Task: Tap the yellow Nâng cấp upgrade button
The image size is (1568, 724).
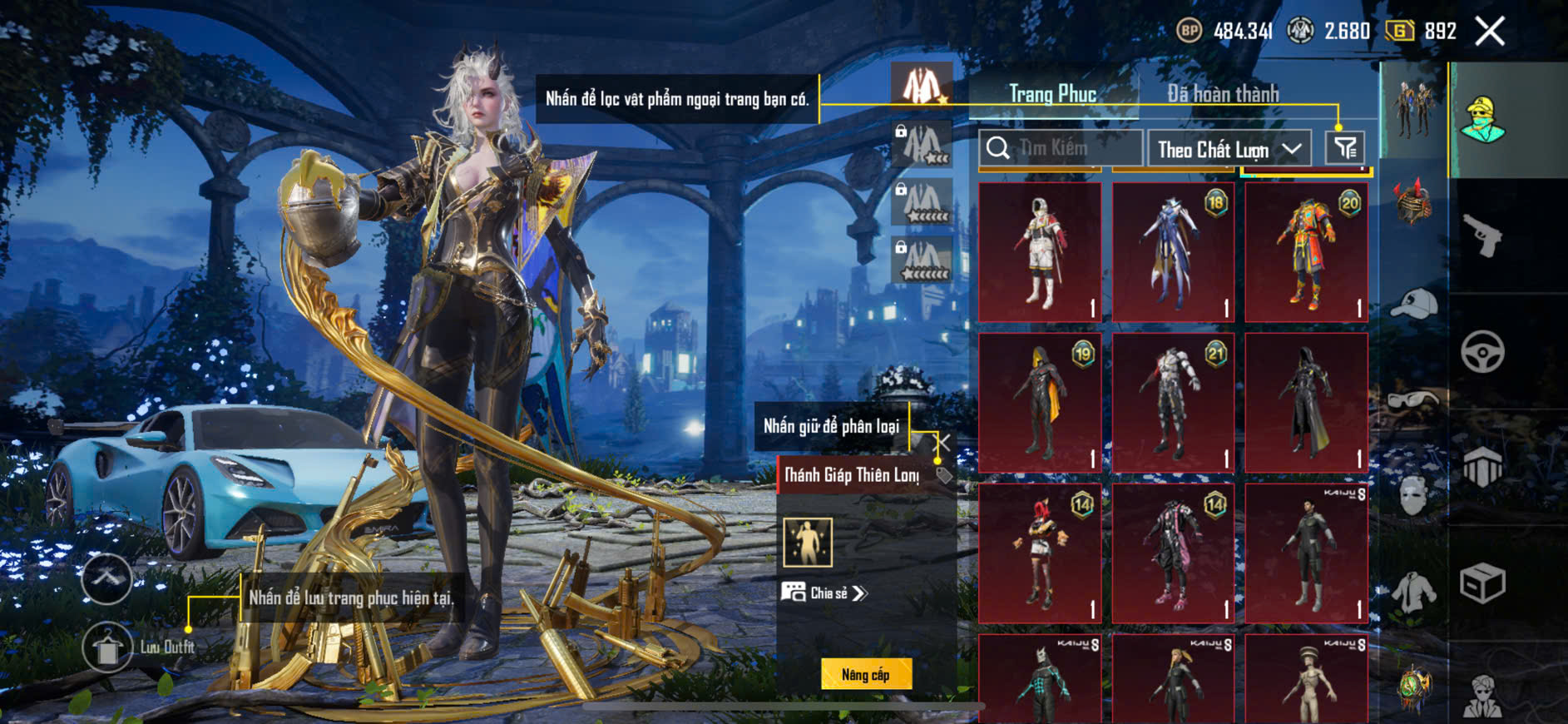Action: pyautogui.click(x=866, y=674)
